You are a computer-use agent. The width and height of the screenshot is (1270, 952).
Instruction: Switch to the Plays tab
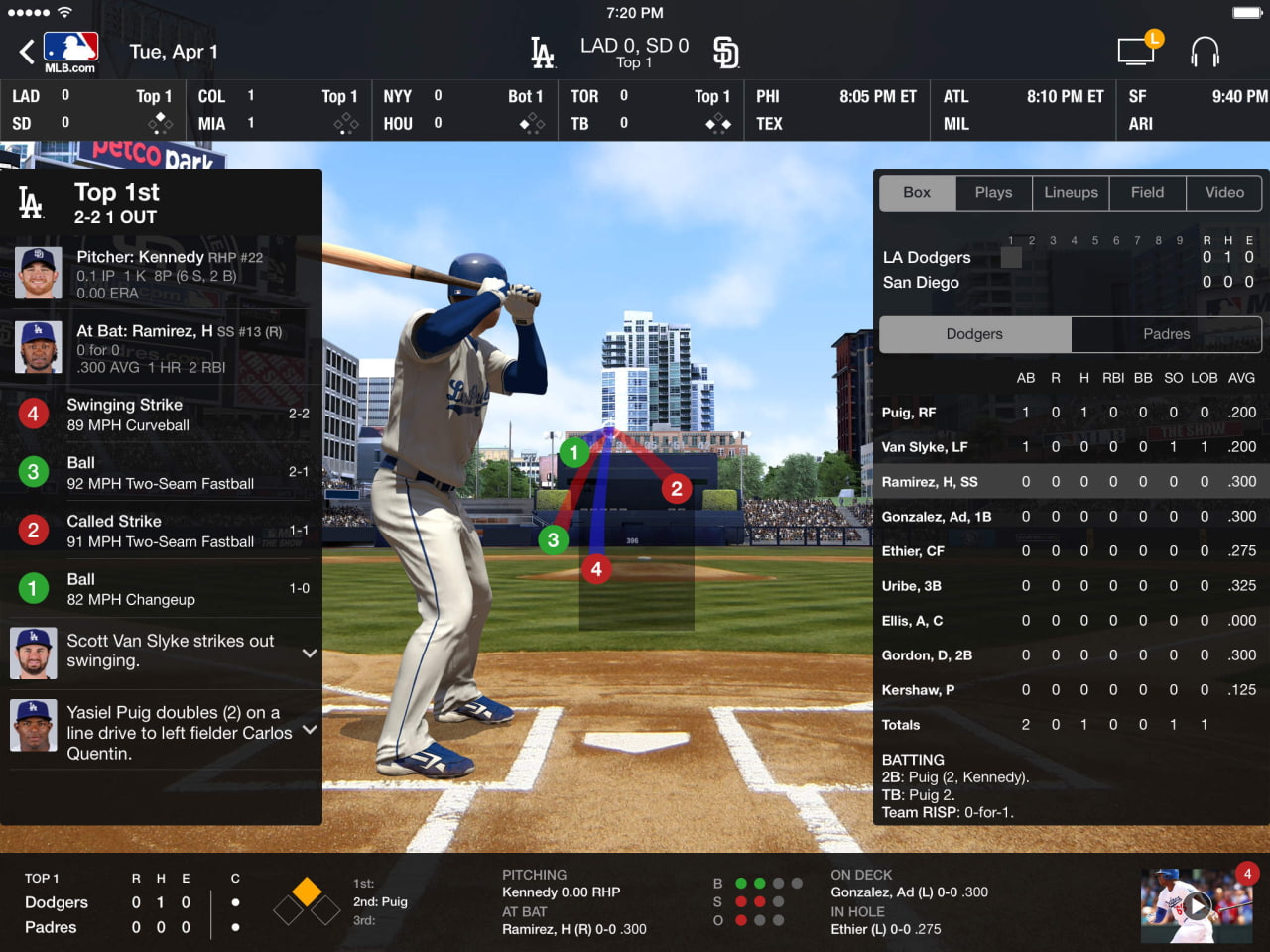pyautogui.click(x=993, y=192)
